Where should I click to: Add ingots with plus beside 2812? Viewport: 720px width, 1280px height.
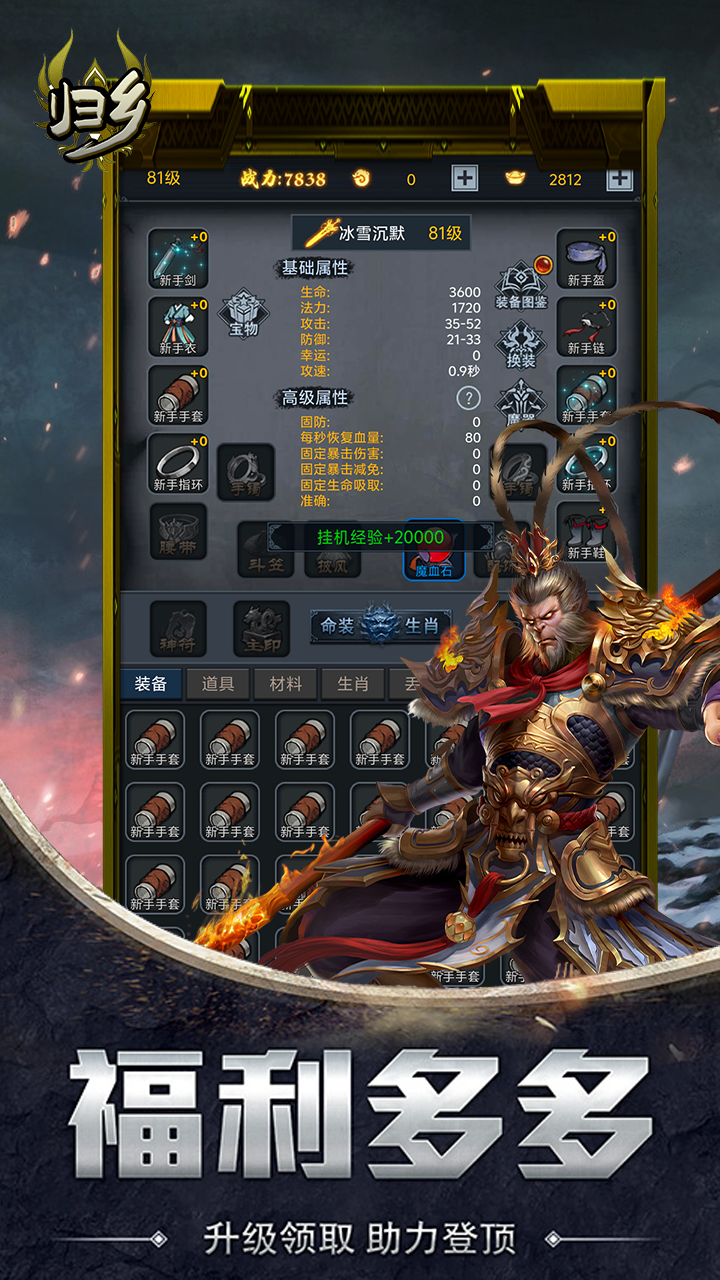(620, 179)
